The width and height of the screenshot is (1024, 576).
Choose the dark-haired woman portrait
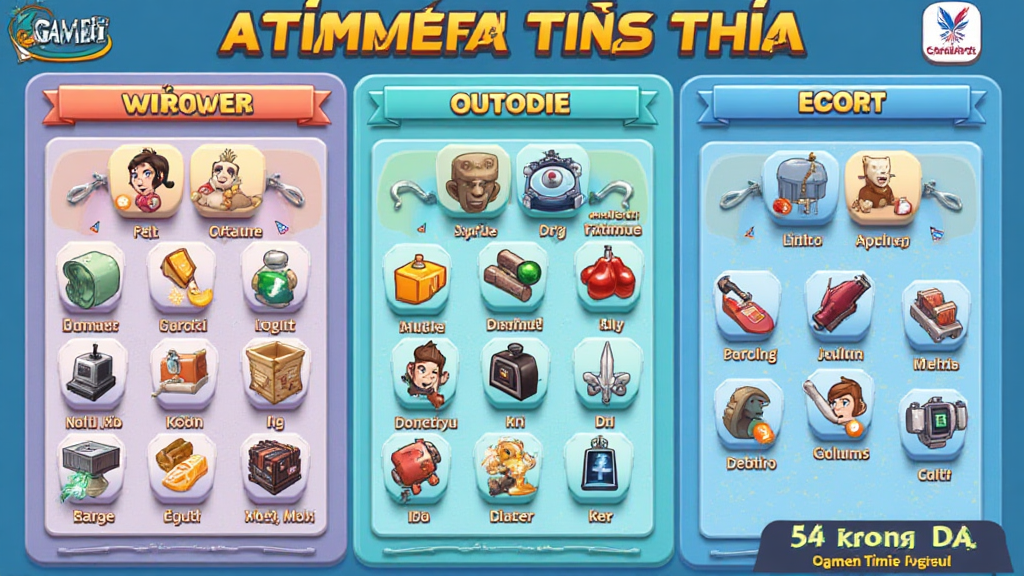[x=146, y=181]
